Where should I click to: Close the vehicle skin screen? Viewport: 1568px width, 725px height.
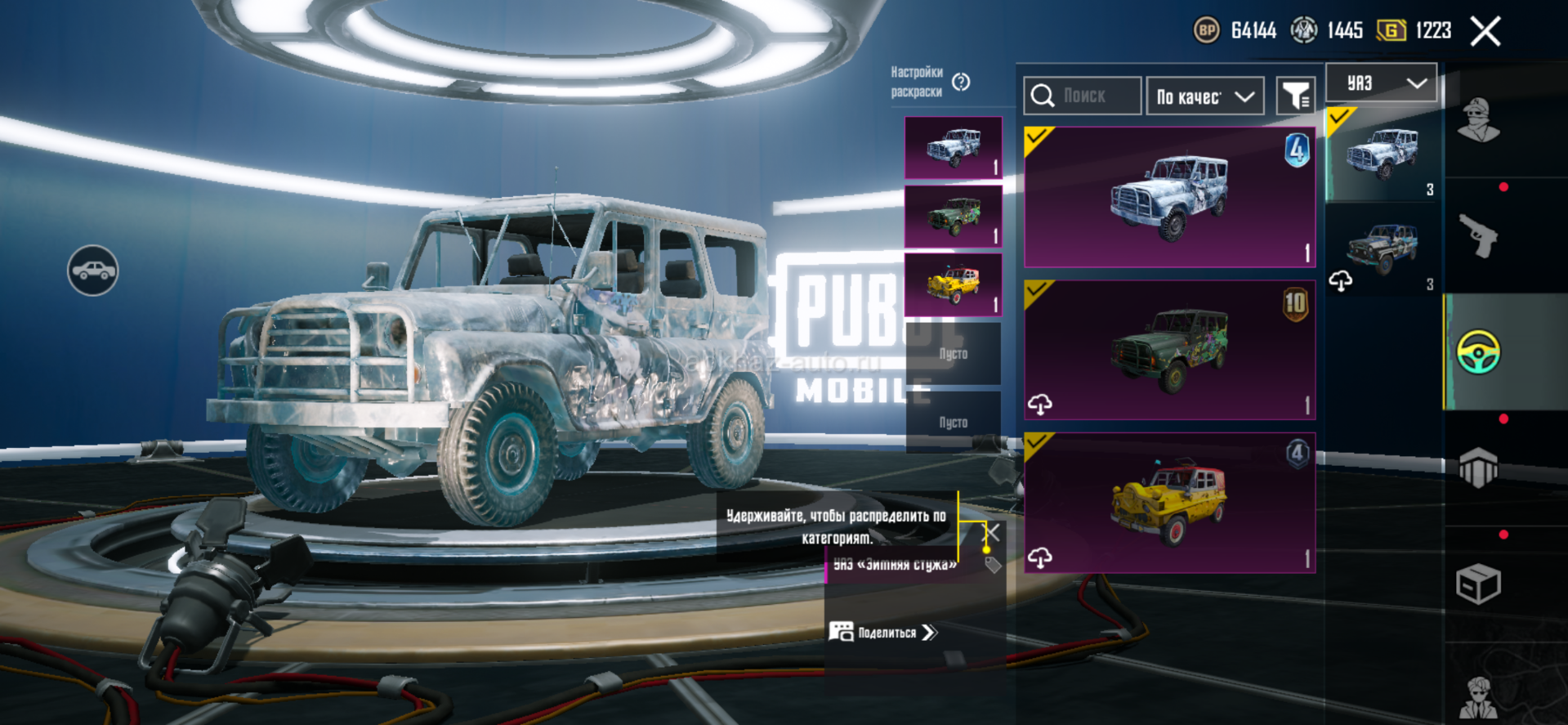coord(1485,32)
